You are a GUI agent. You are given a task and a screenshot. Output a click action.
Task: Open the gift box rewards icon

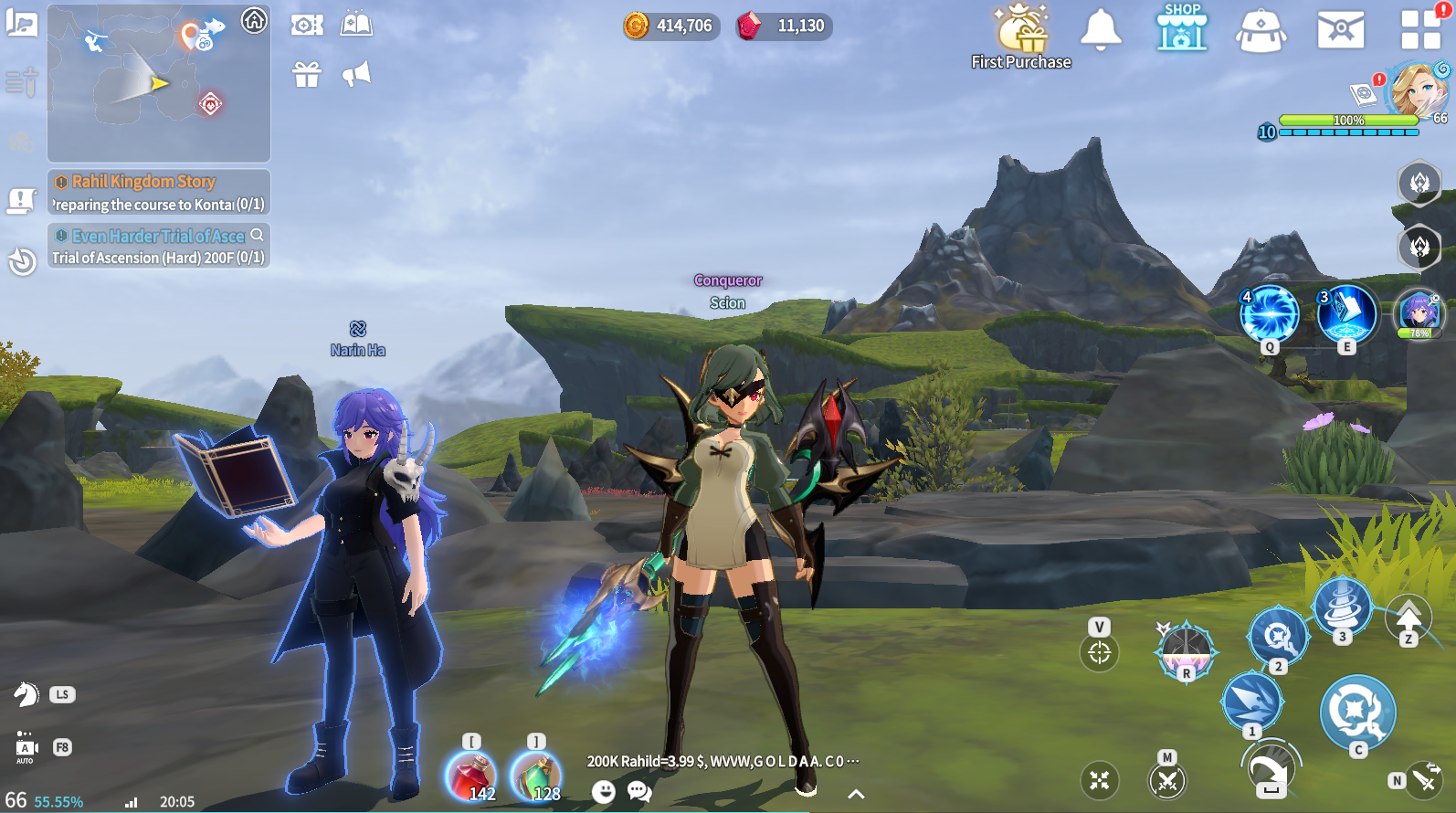pos(307,74)
